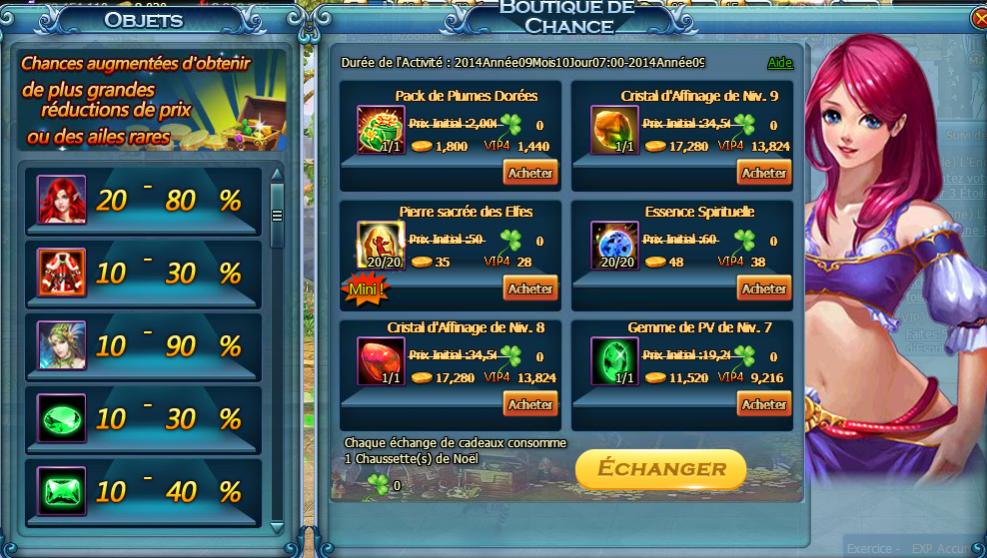Select the red armor 10-30% reward icon
987x558 pixels.
point(61,273)
